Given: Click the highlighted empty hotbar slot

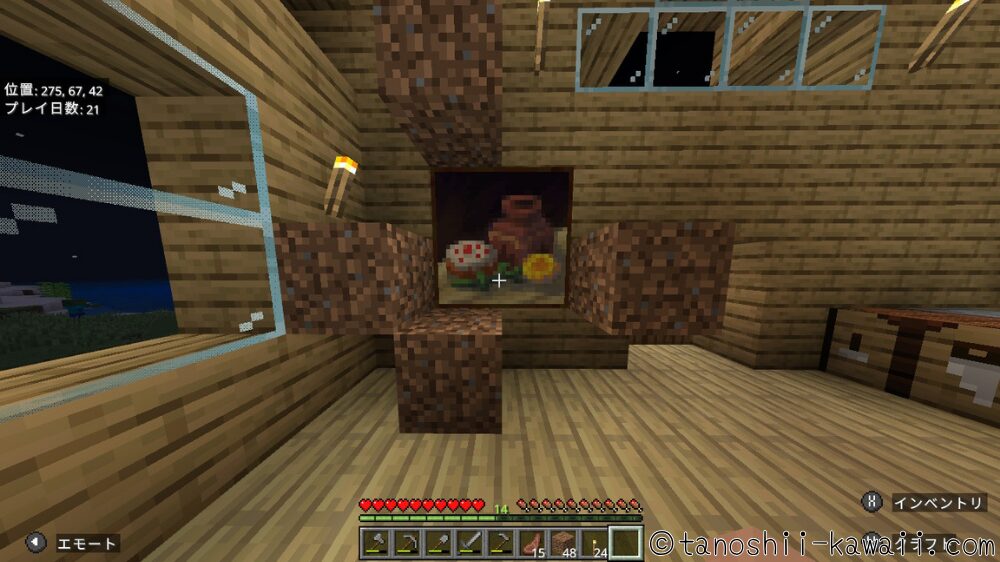Looking at the screenshot, I should (x=627, y=543).
